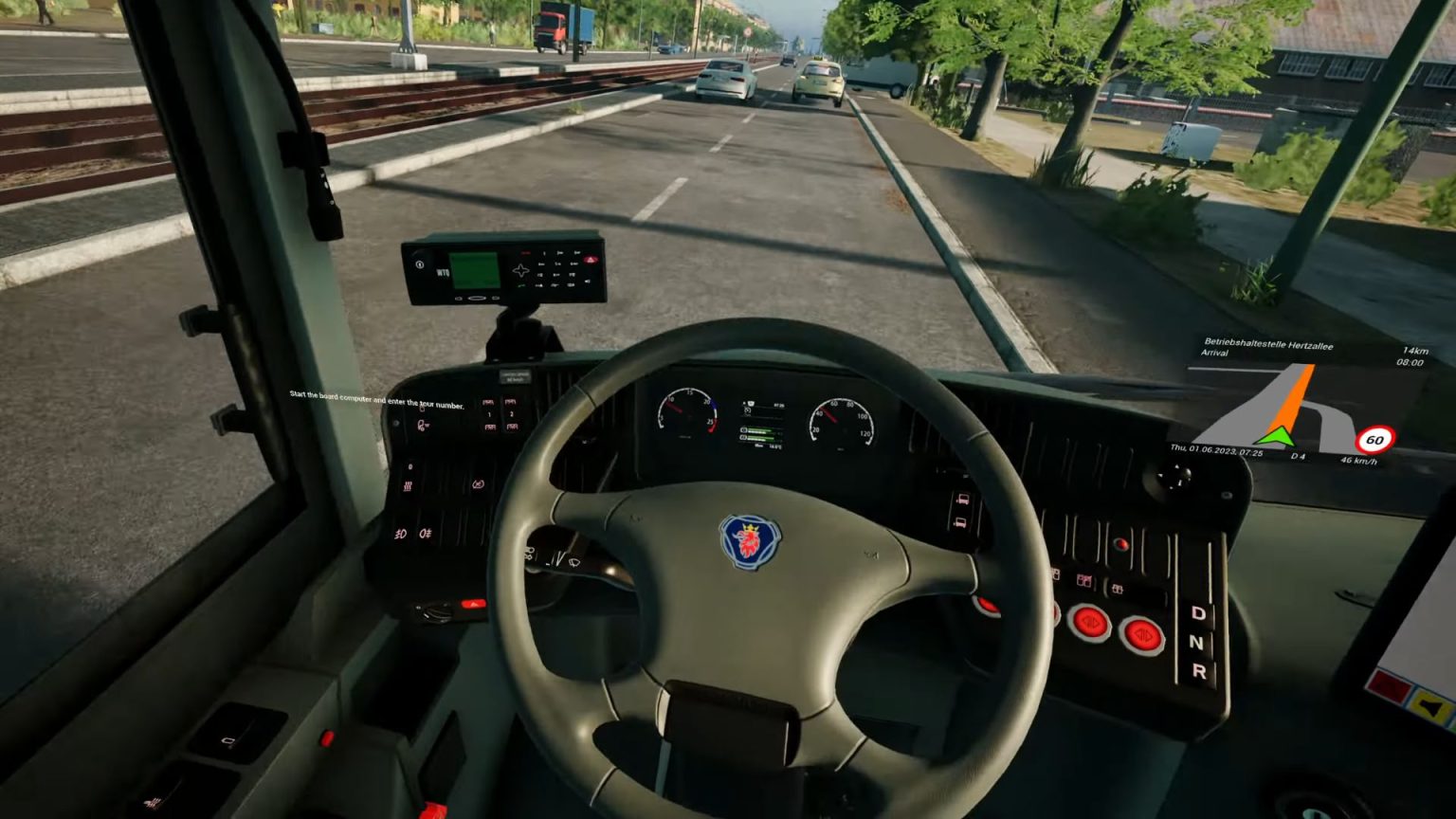Click the 60 speed limit sign on the navigation display
1456x819 pixels.
[1376, 438]
